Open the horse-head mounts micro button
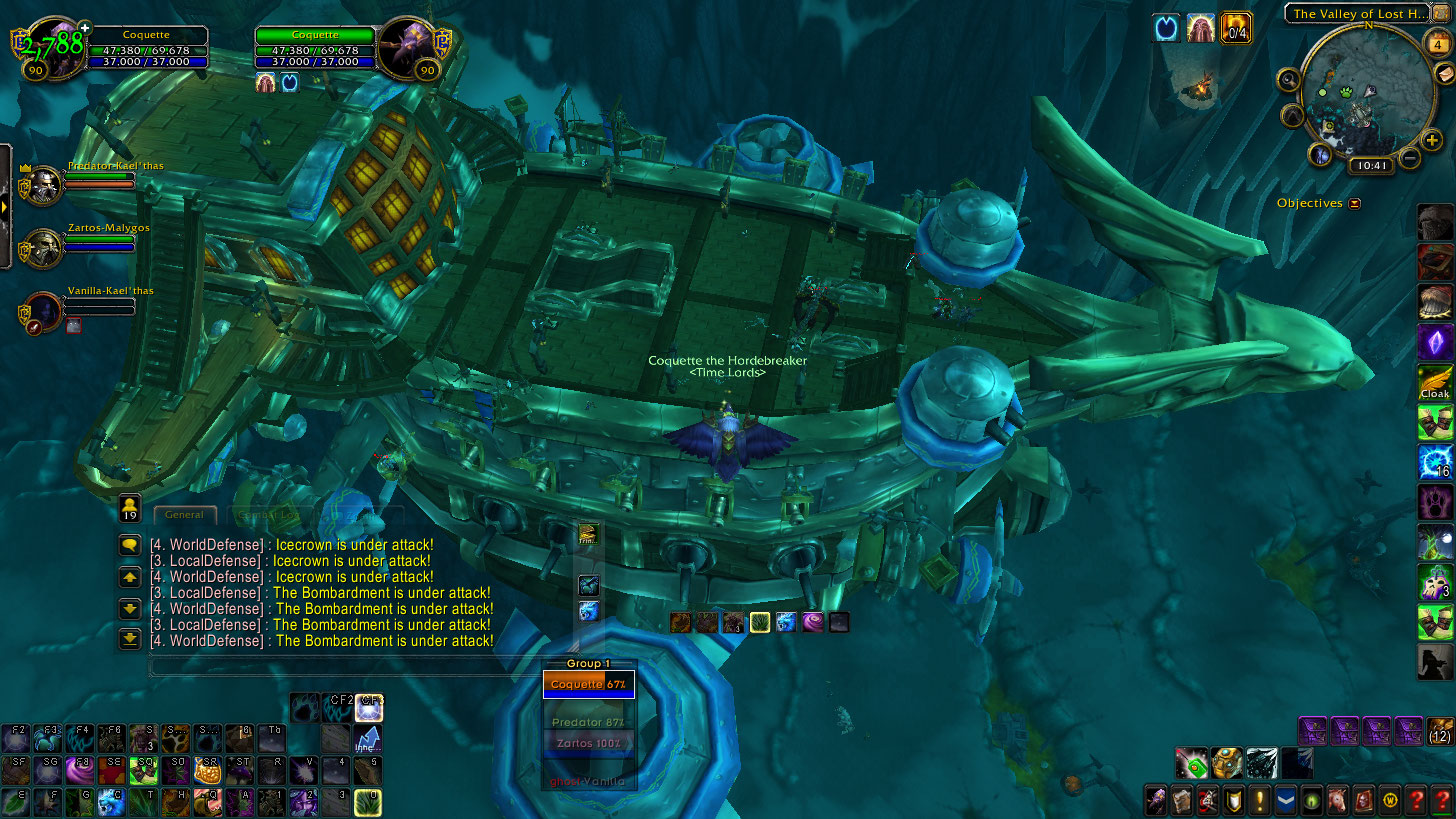The height and width of the screenshot is (819, 1456). coord(1338,801)
